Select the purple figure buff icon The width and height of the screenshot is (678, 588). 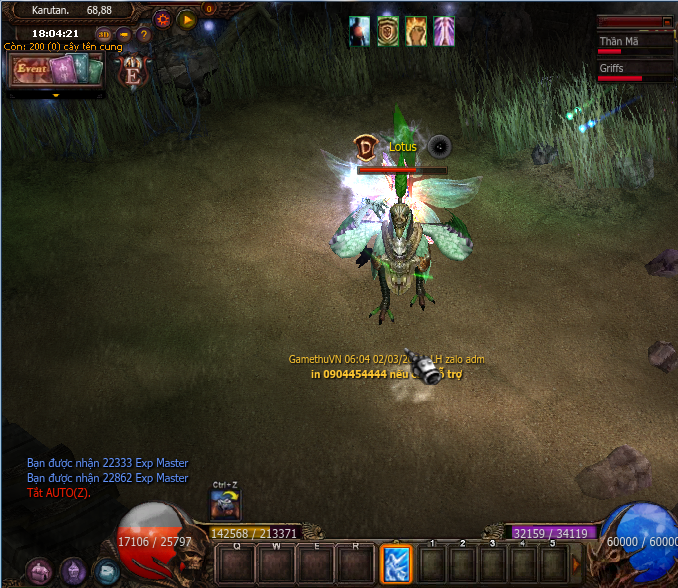[x=443, y=31]
